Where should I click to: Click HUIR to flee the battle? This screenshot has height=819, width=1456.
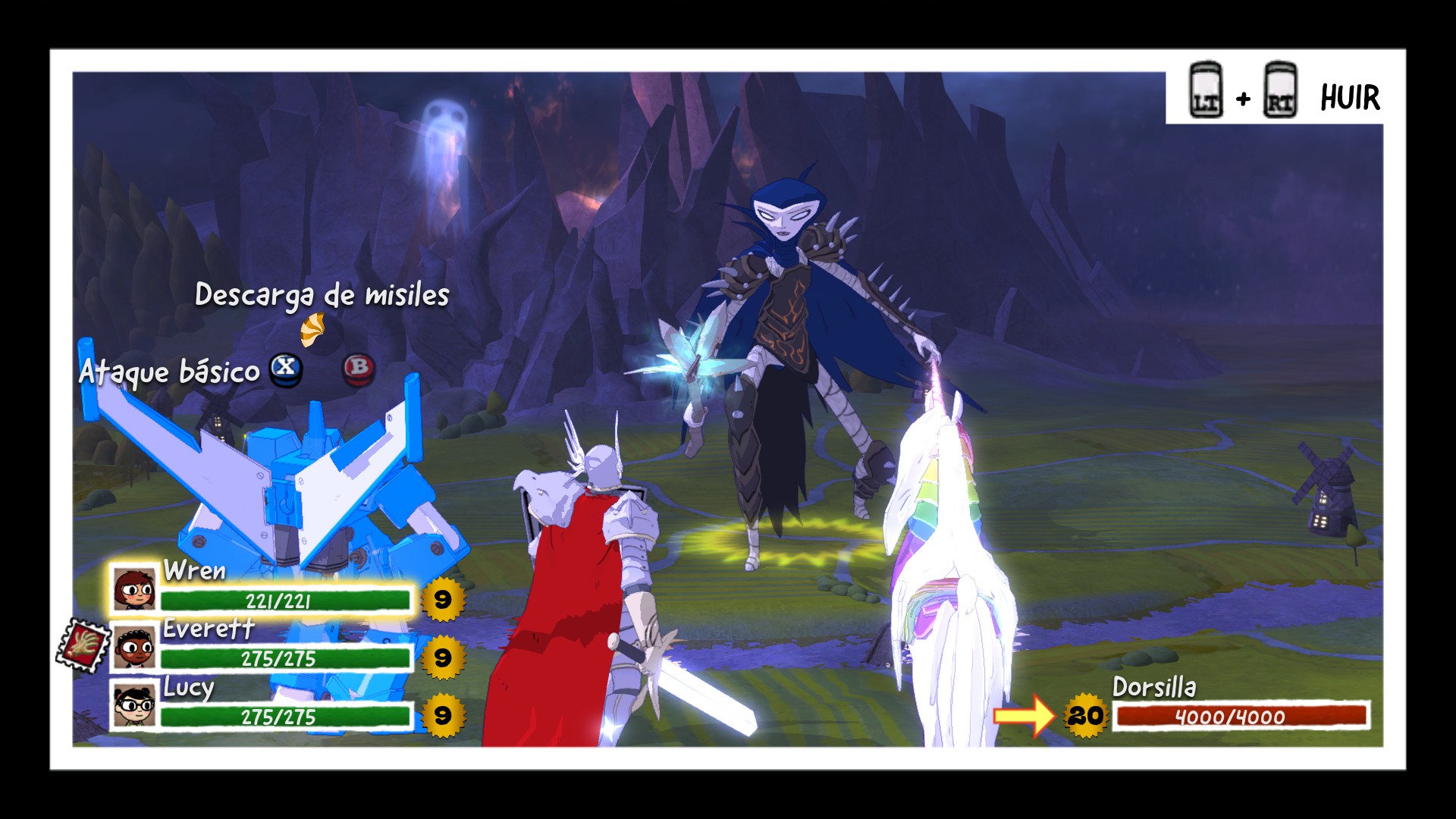(1350, 96)
